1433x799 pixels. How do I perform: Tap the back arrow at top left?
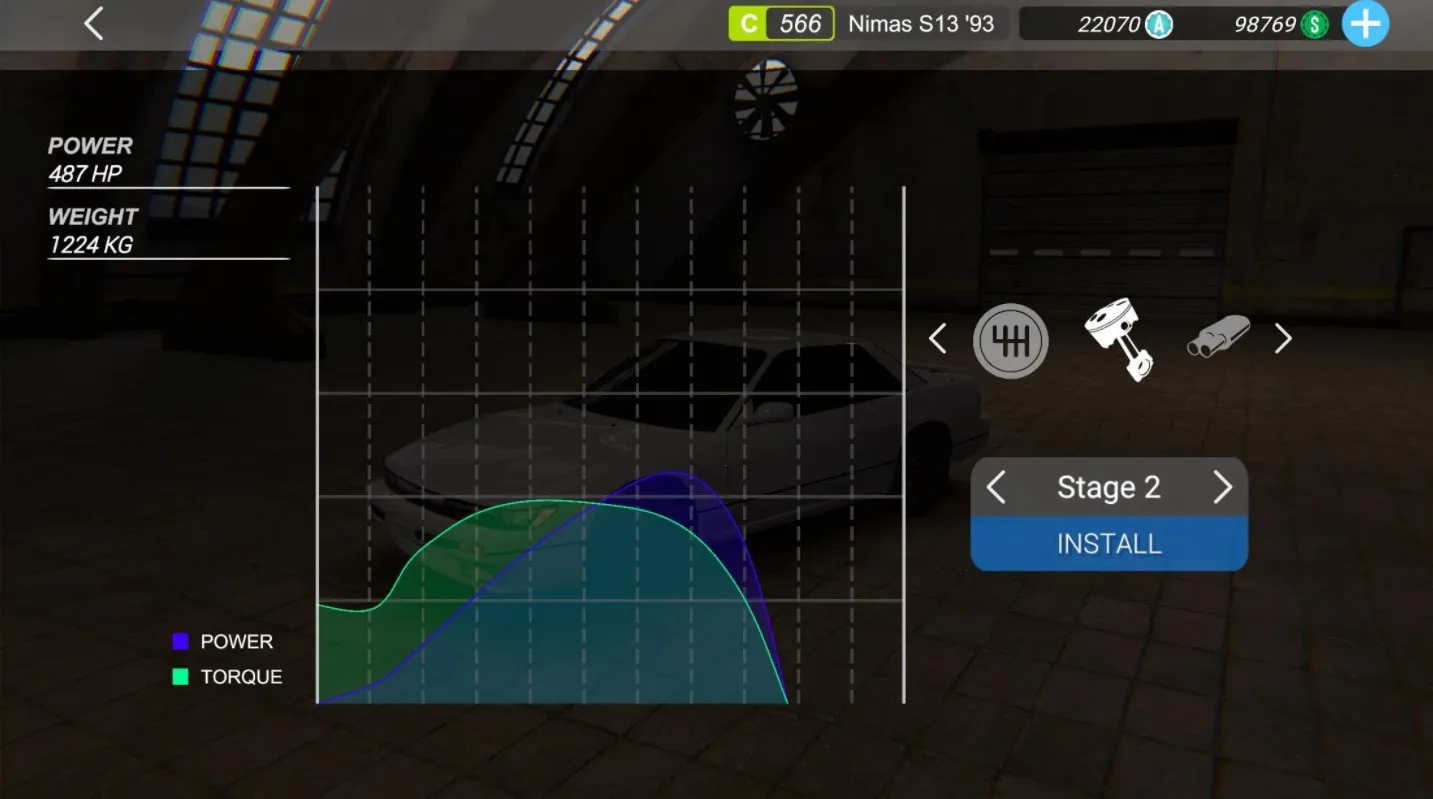(93, 23)
